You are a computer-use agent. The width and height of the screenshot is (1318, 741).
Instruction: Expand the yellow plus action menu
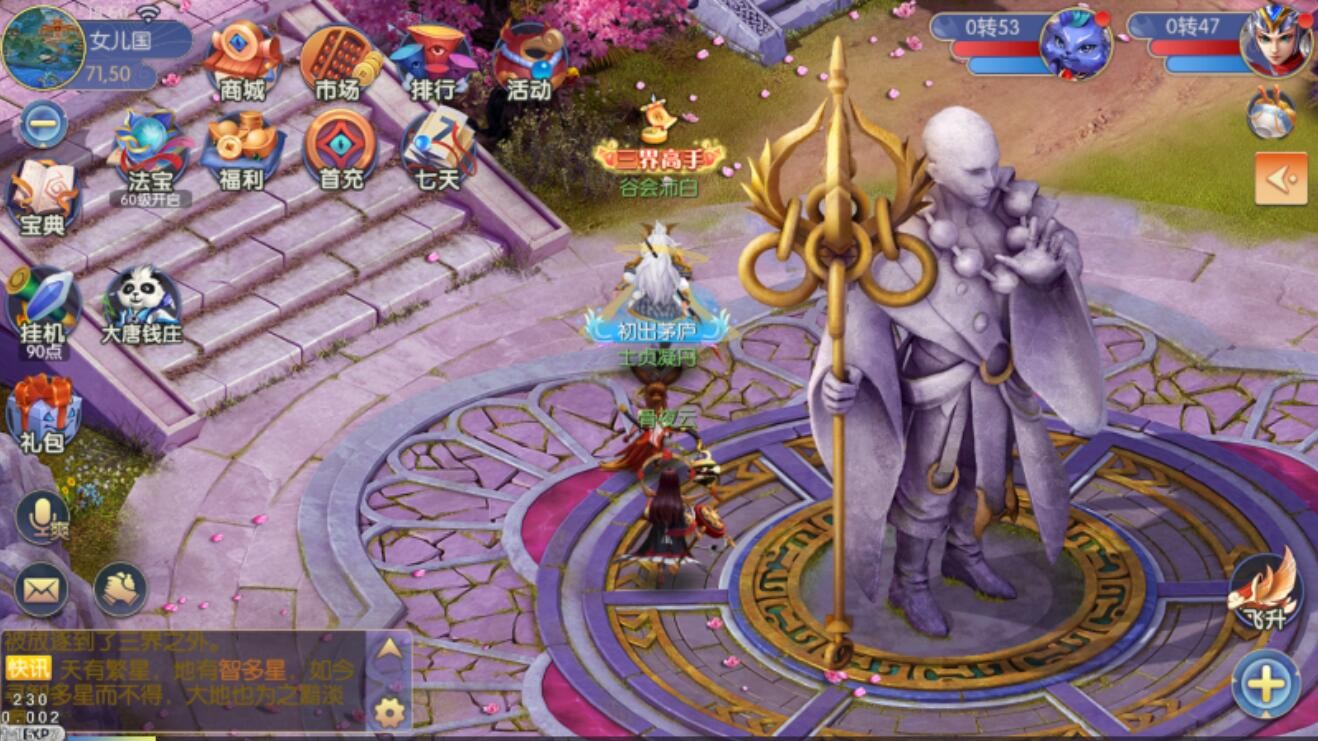click(1265, 685)
